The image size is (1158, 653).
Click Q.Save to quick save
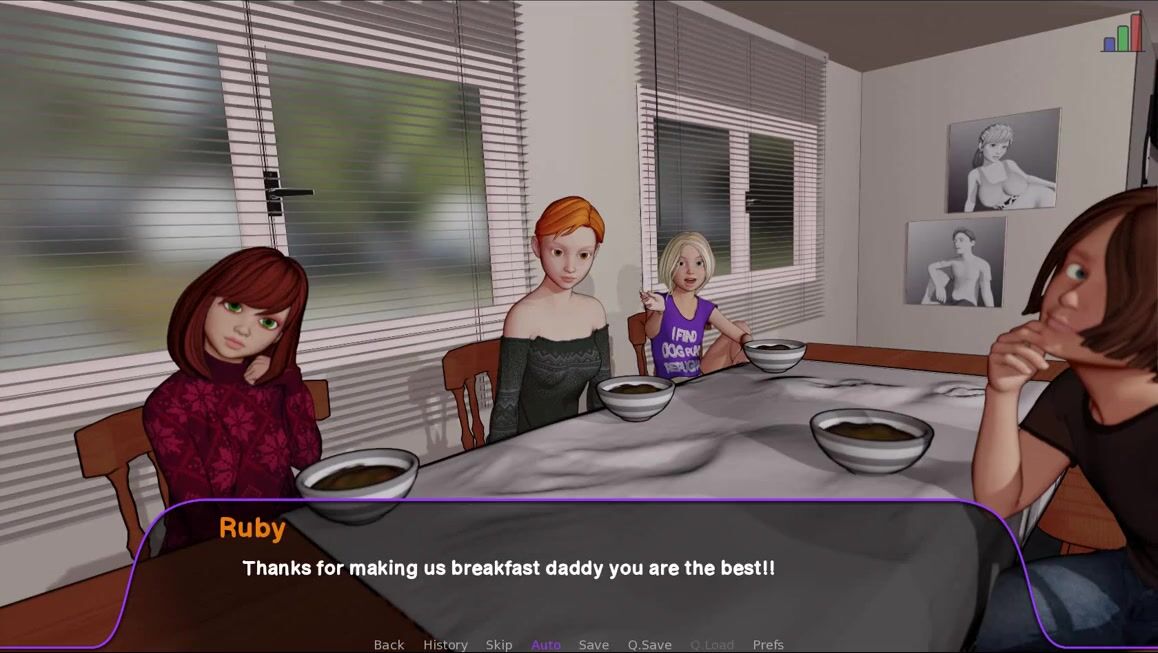pyautogui.click(x=650, y=645)
